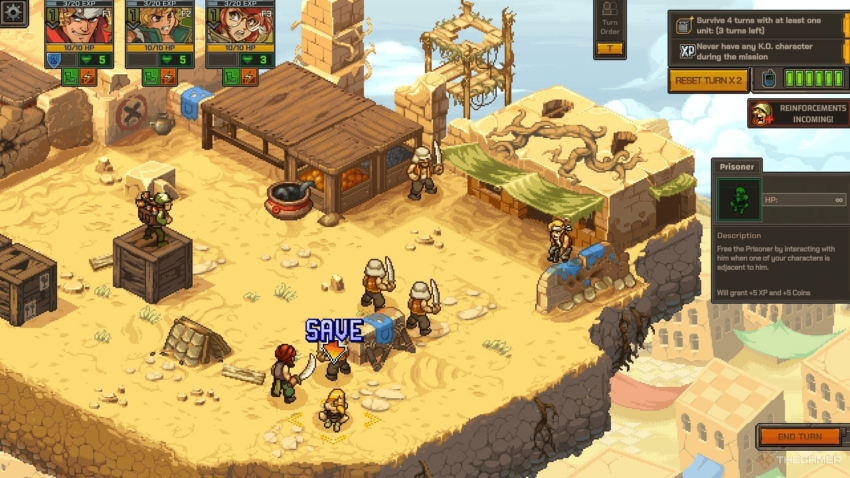The image size is (850, 478).
Task: Click the F3 character's green boot icon
Action: click(x=231, y=76)
